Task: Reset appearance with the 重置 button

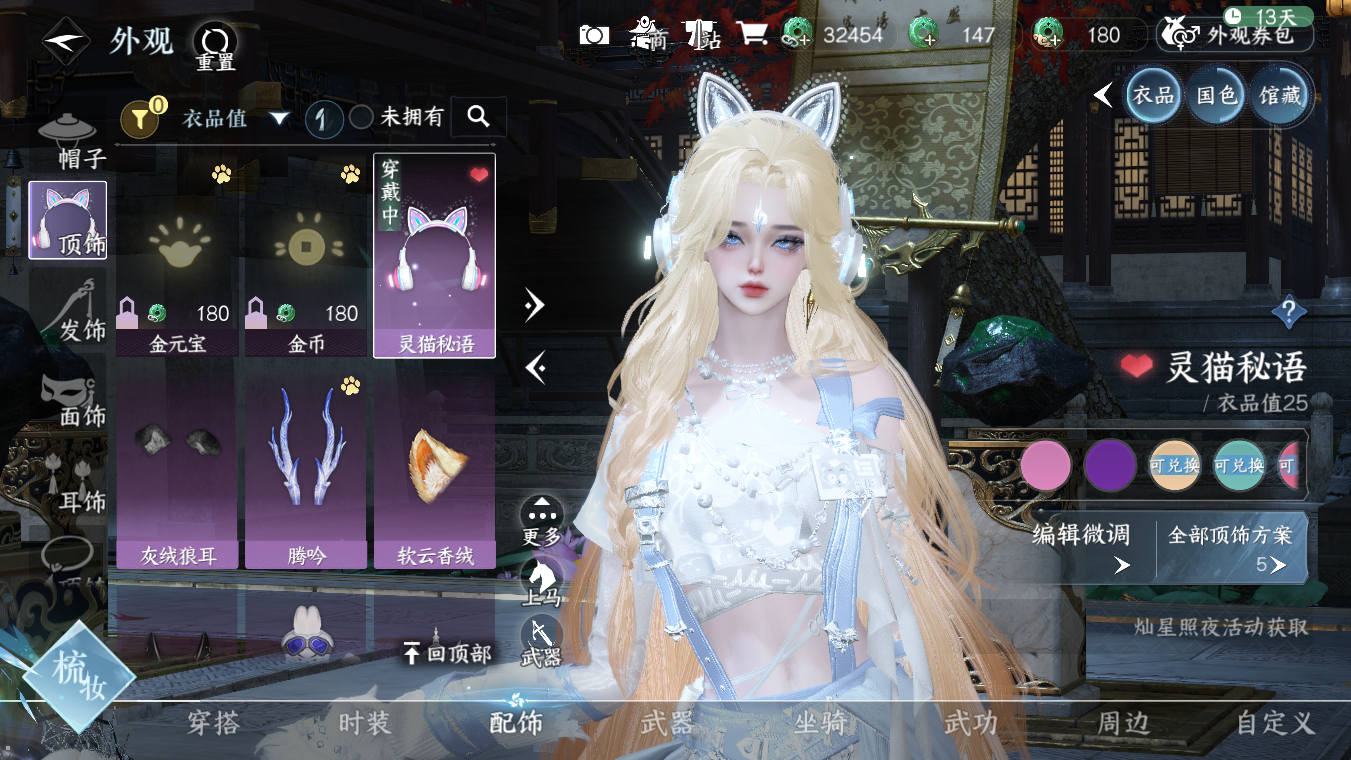Action: pyautogui.click(x=214, y=45)
